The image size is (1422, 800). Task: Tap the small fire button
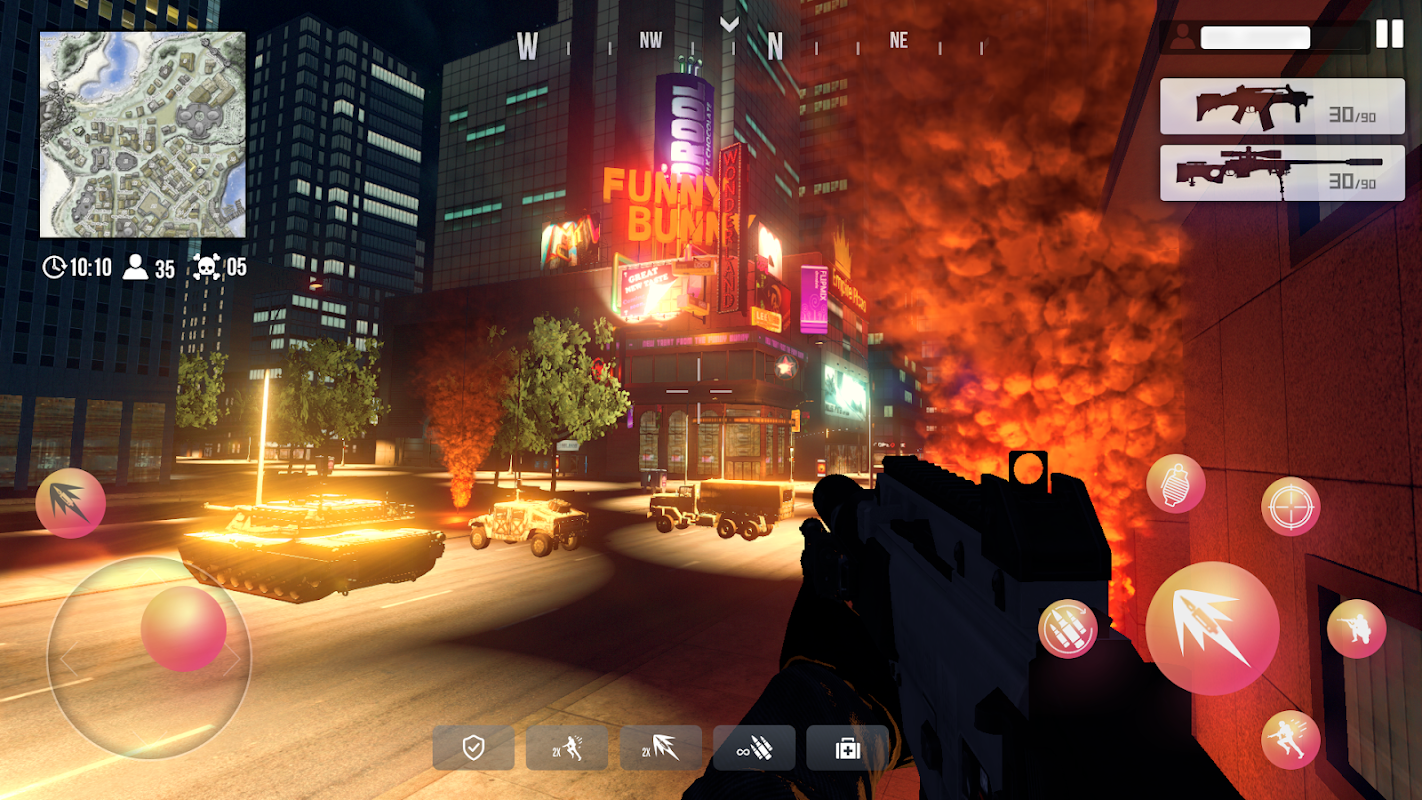[71, 503]
